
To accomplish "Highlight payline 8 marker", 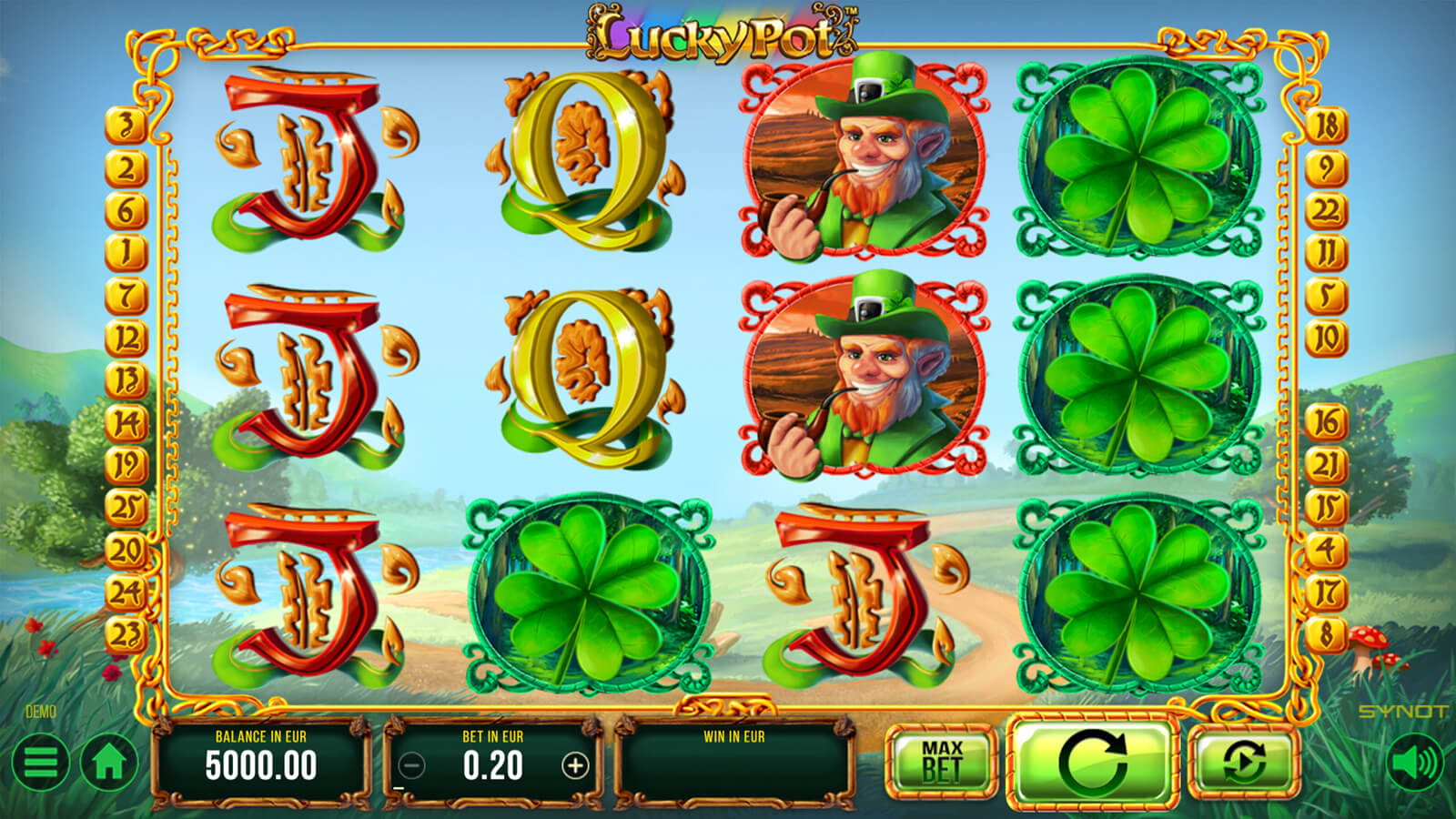I will tap(1326, 633).
